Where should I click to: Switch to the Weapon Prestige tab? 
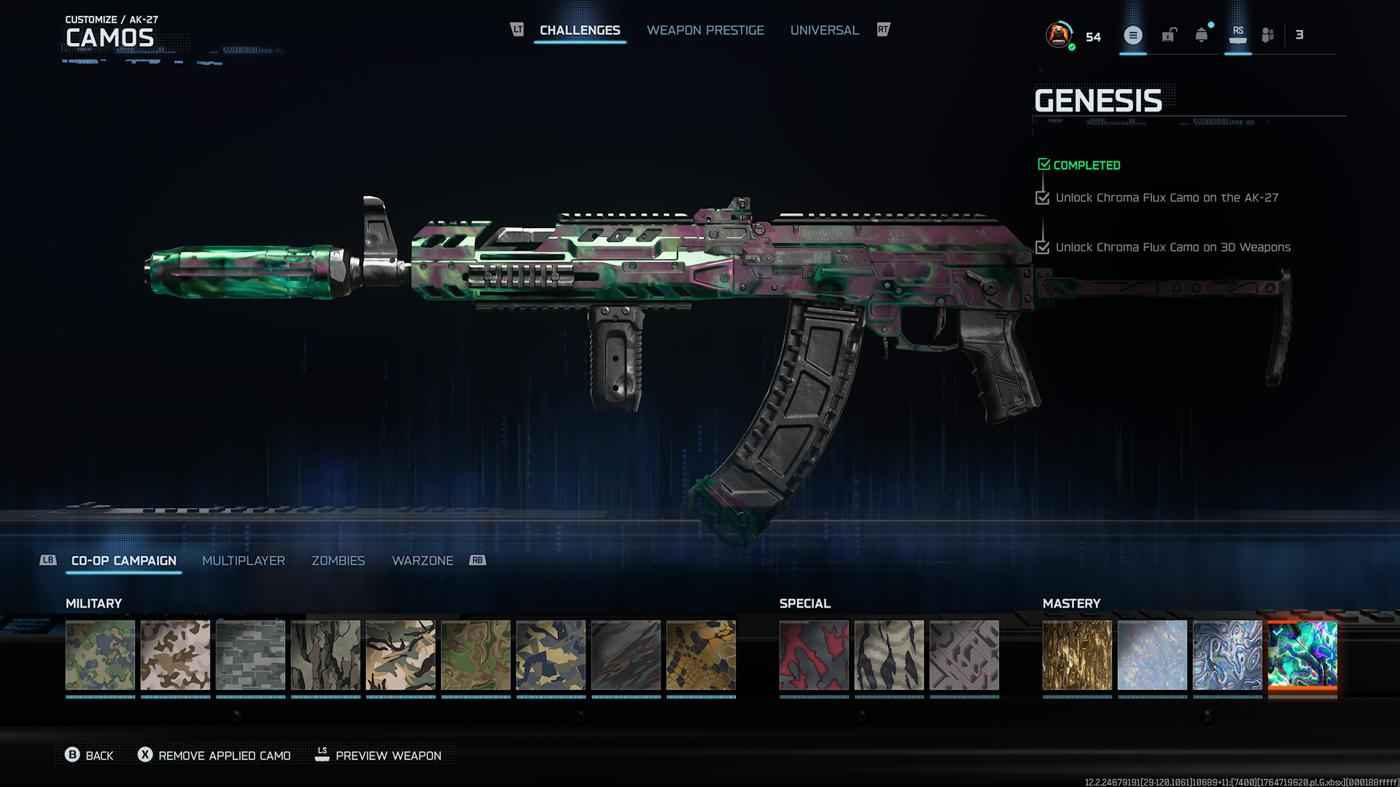(x=705, y=30)
